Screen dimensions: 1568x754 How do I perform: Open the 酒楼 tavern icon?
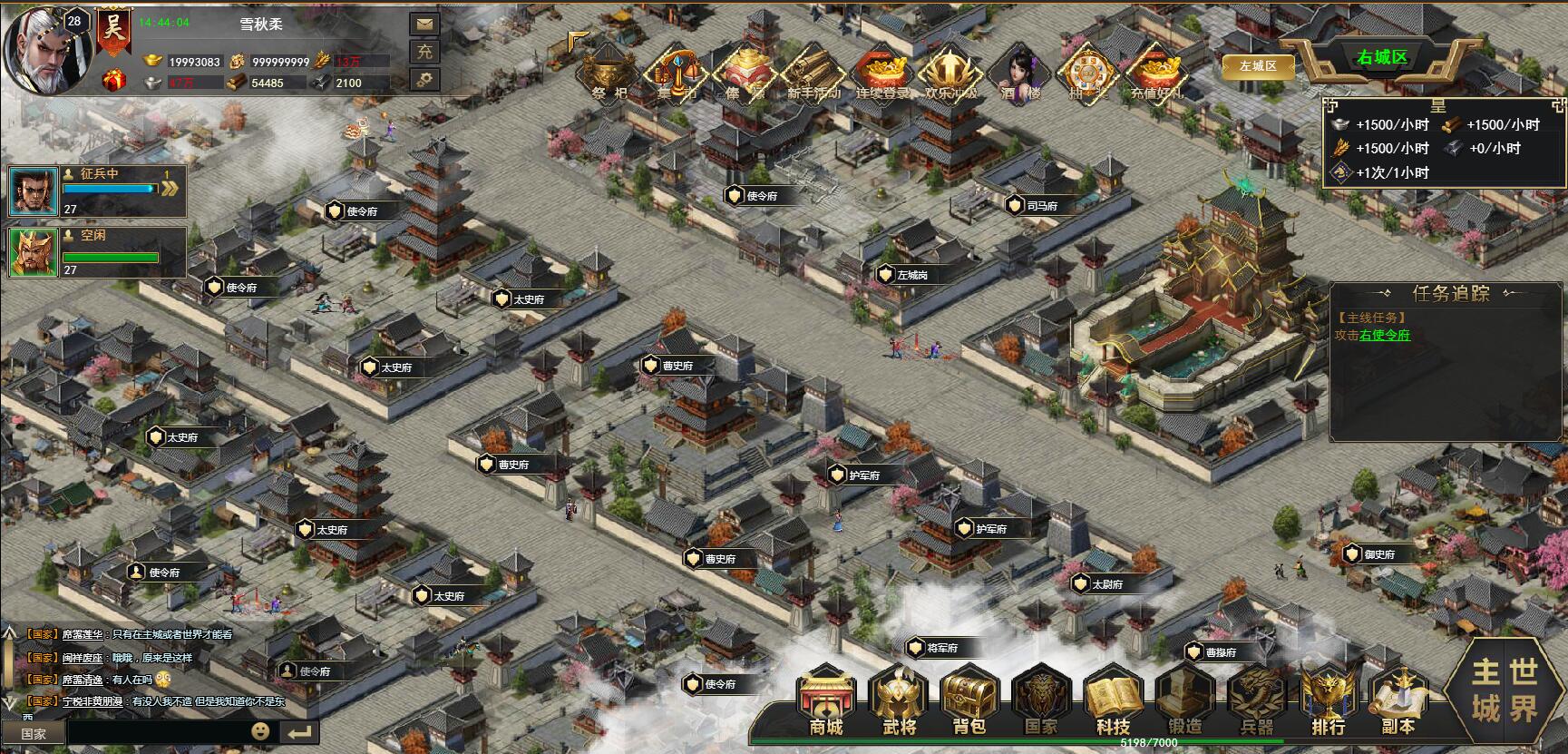coord(1020,71)
